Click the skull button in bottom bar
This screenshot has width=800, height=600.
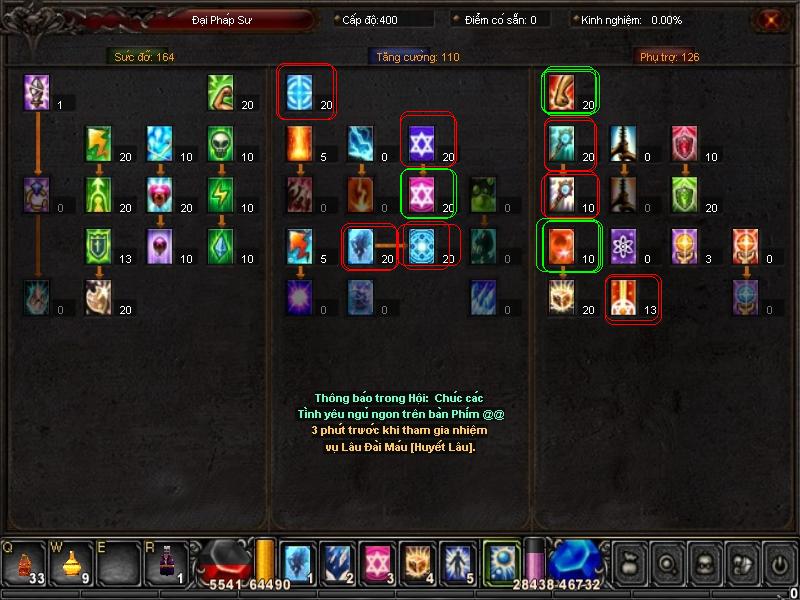tap(703, 563)
